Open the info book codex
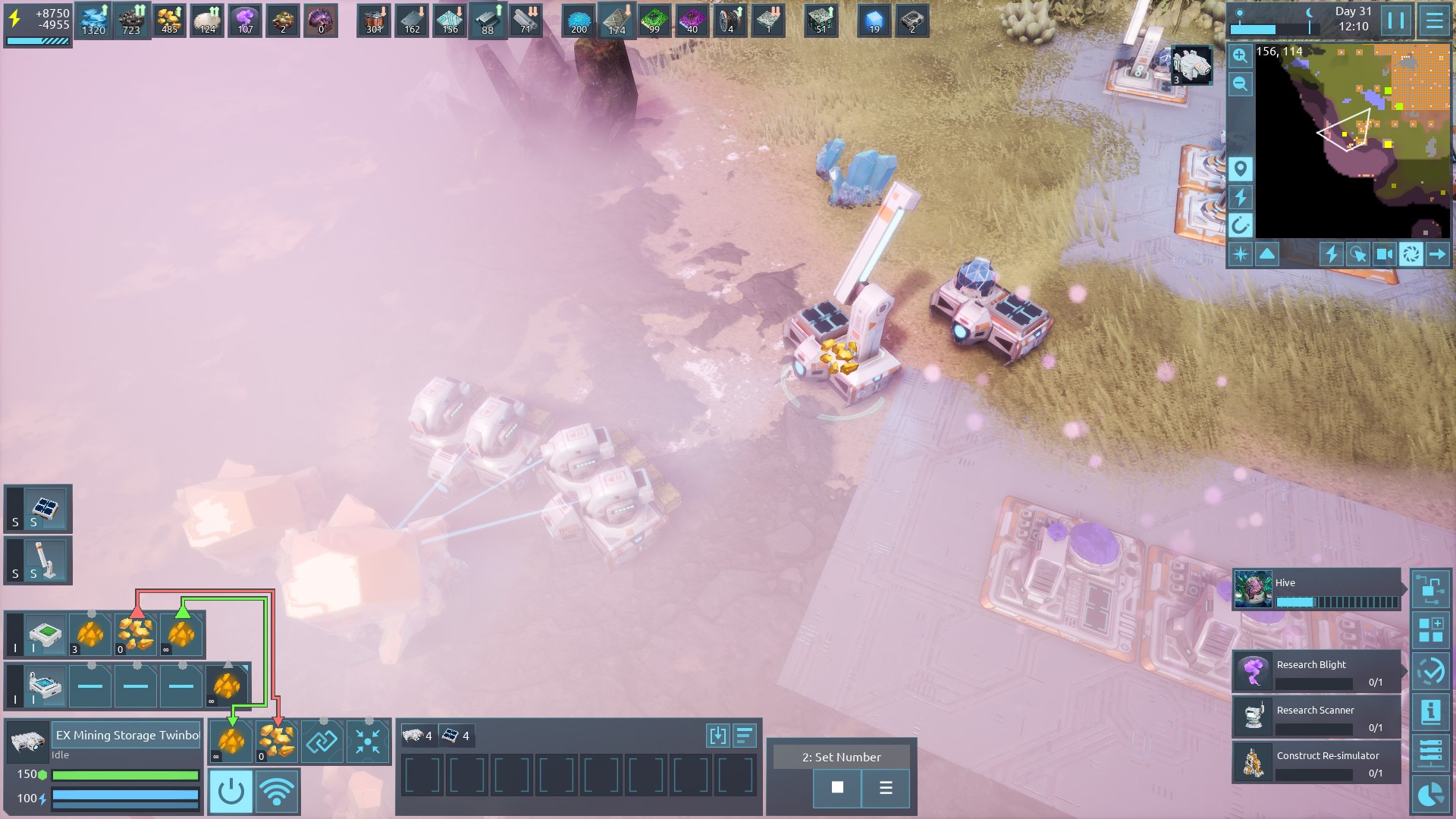This screenshot has width=1456, height=819. pos(1430,711)
